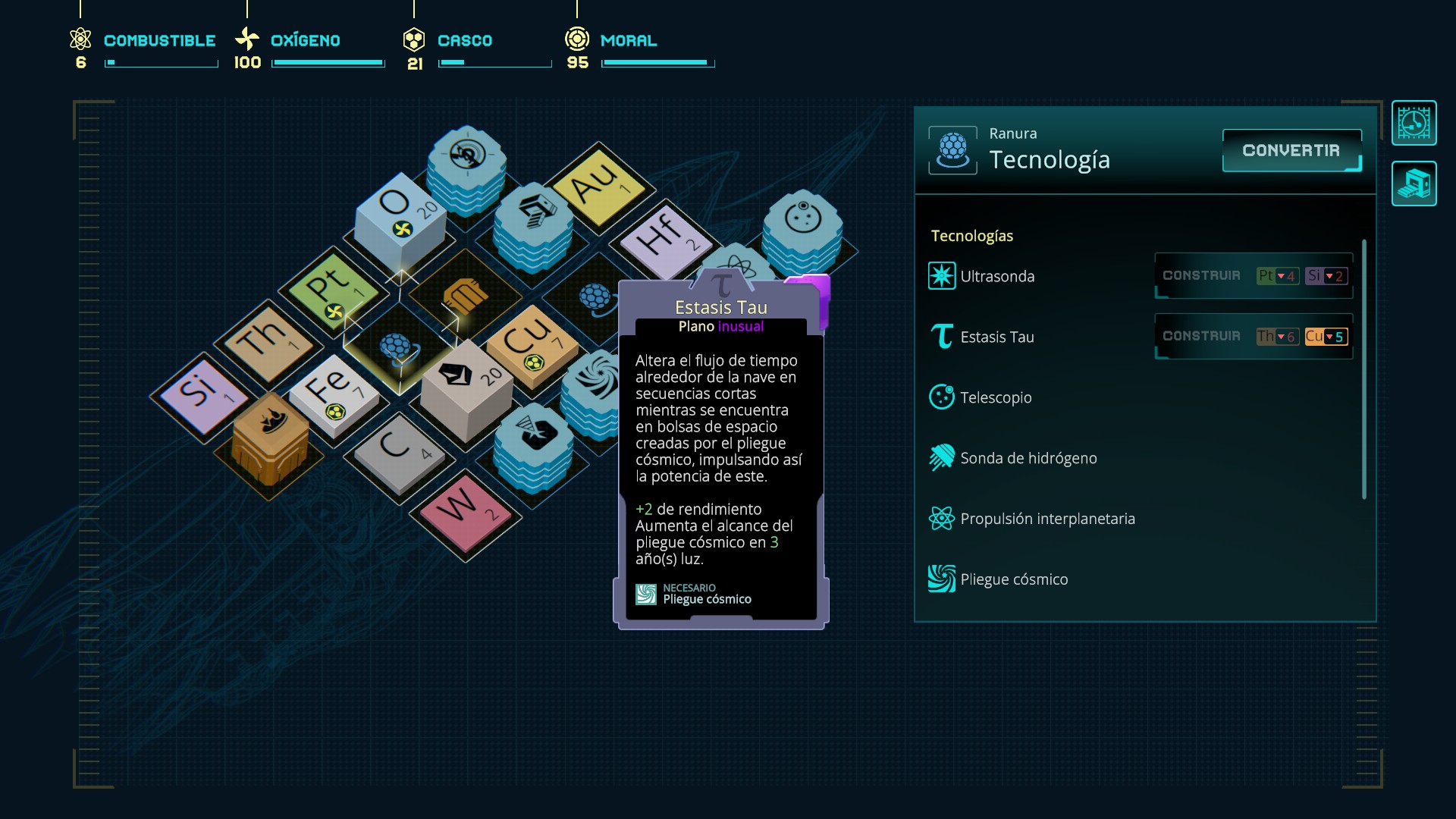Pick the Pliegue cósmico technology
The image size is (1456, 819).
tap(1013, 579)
